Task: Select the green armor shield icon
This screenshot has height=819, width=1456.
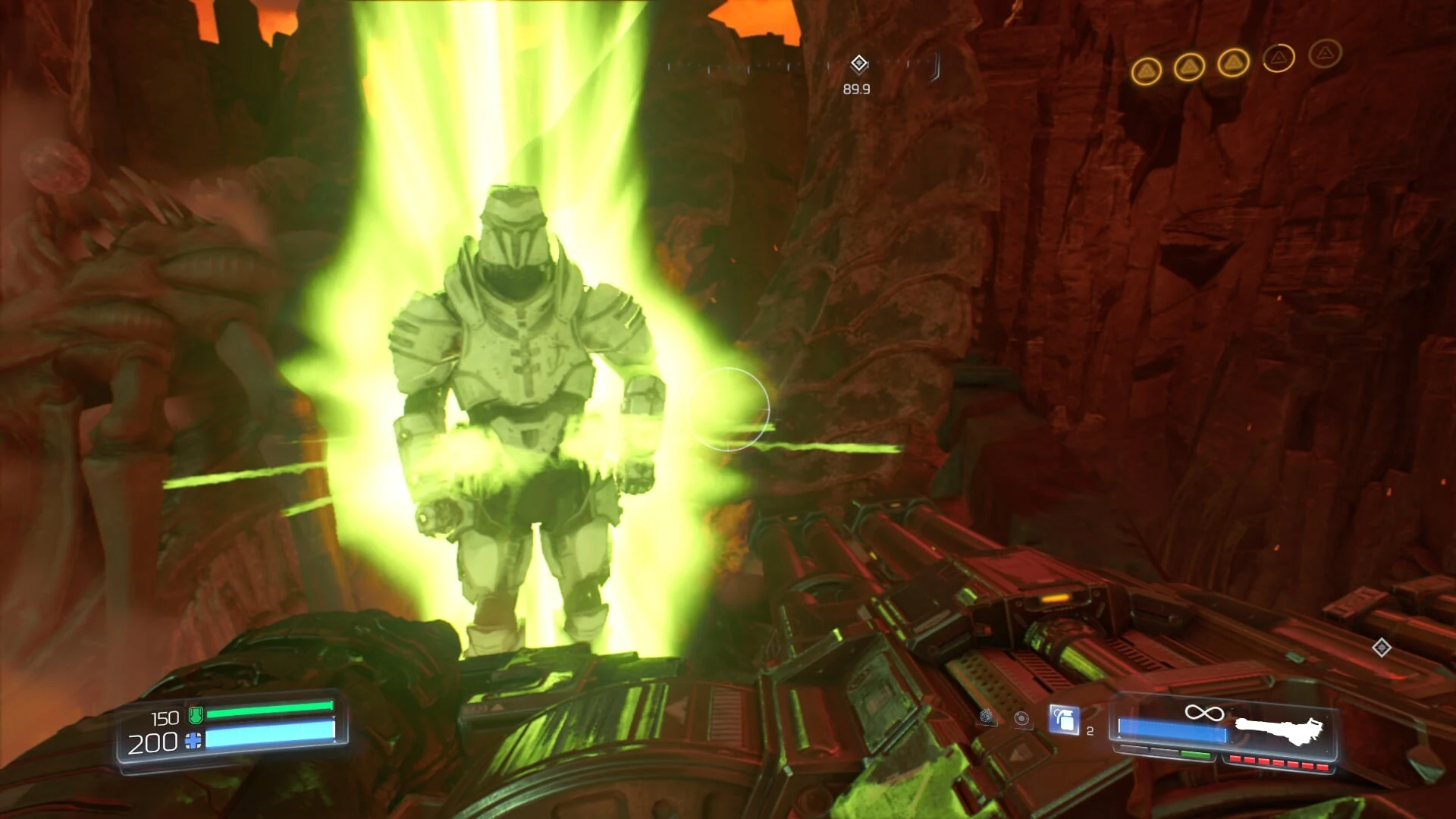Action: coord(196,716)
